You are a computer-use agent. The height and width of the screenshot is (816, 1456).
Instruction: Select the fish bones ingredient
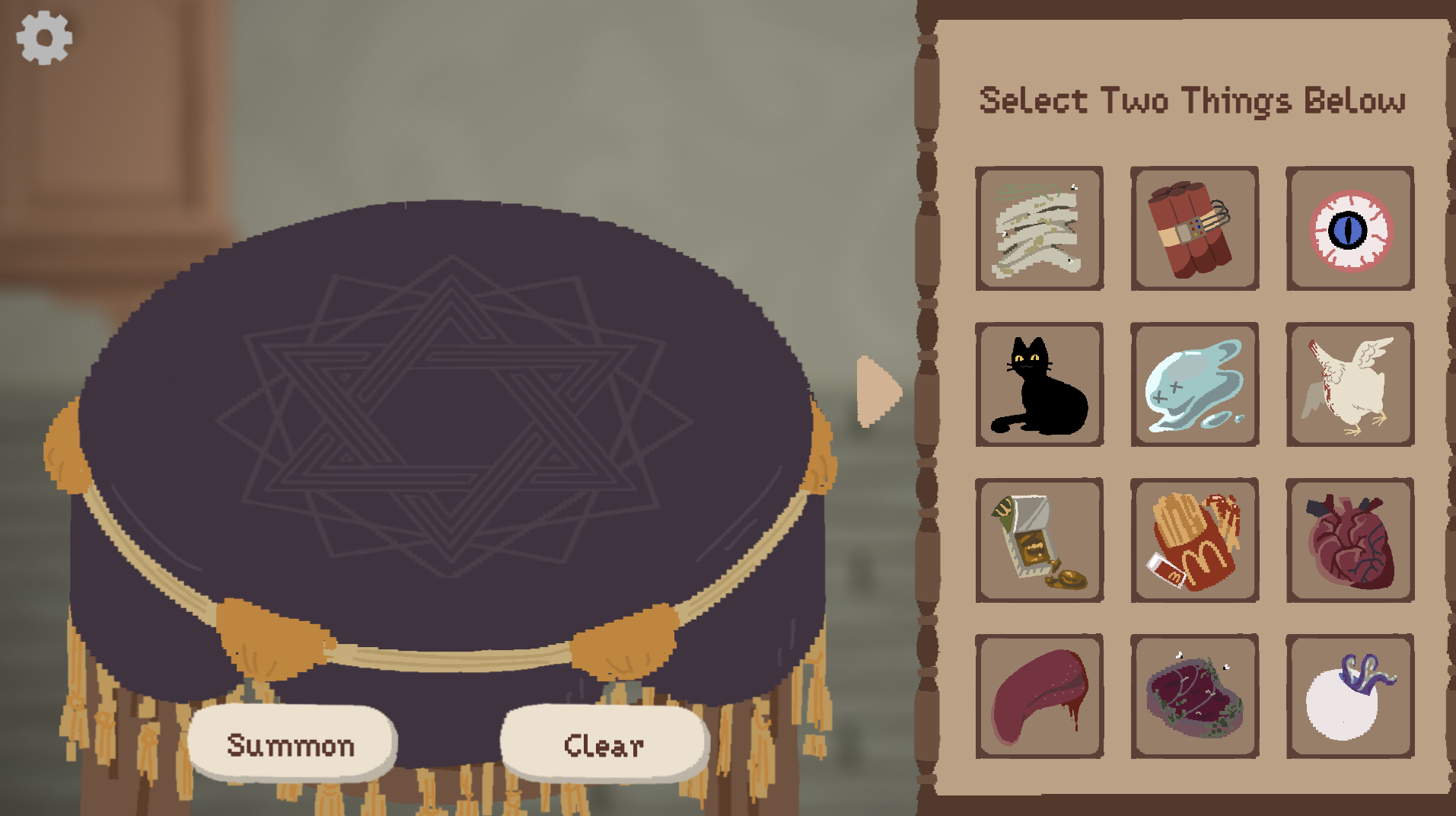pyautogui.click(x=1039, y=228)
